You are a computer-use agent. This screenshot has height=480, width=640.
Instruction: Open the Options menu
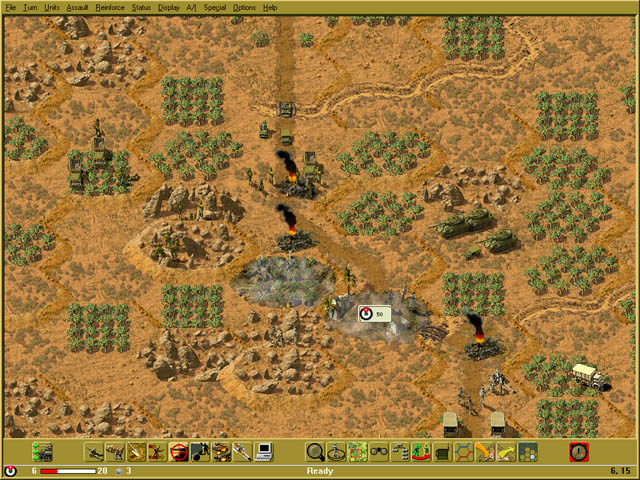pos(244,7)
